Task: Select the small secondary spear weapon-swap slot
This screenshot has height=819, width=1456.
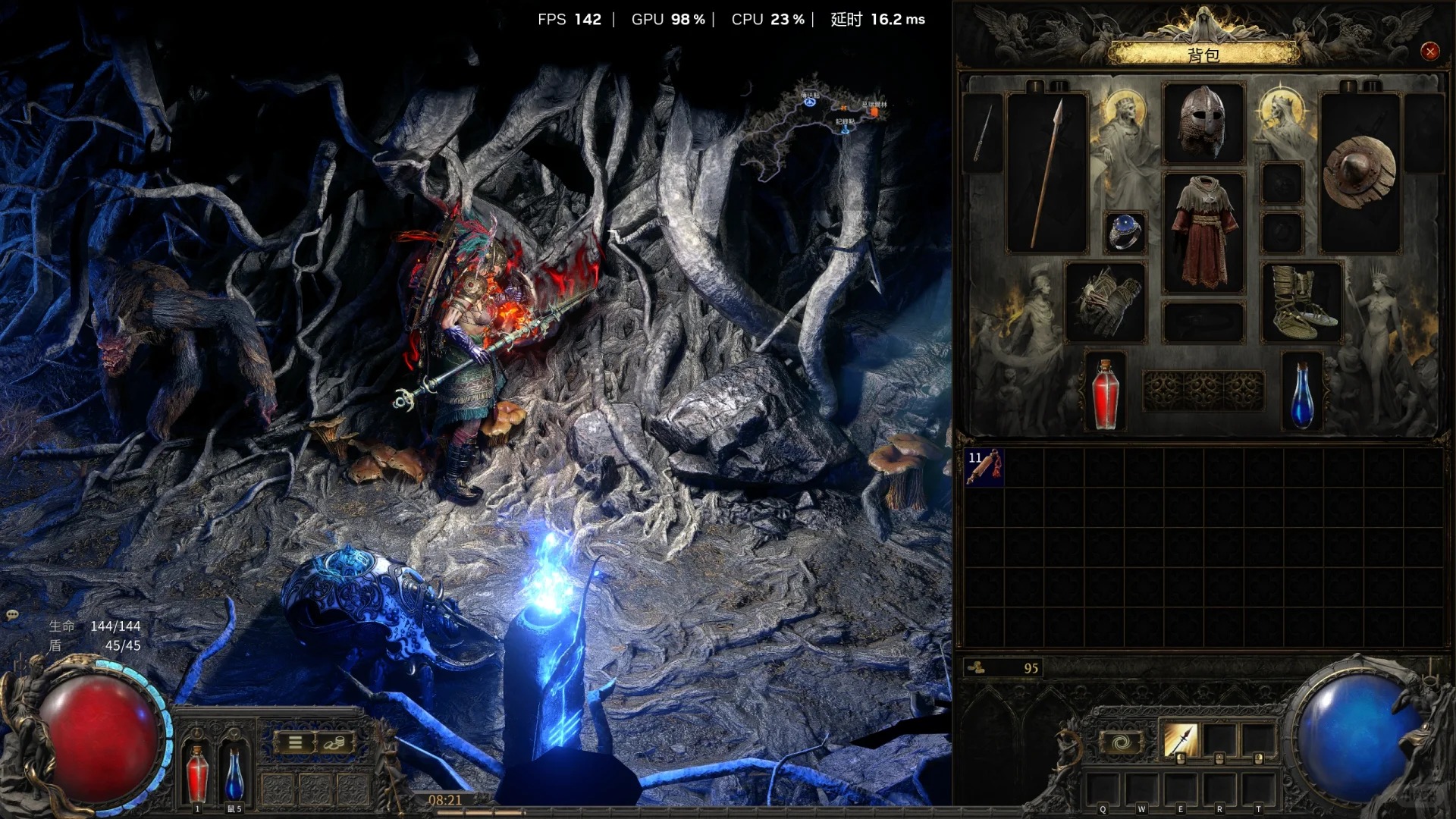Action: (982, 133)
